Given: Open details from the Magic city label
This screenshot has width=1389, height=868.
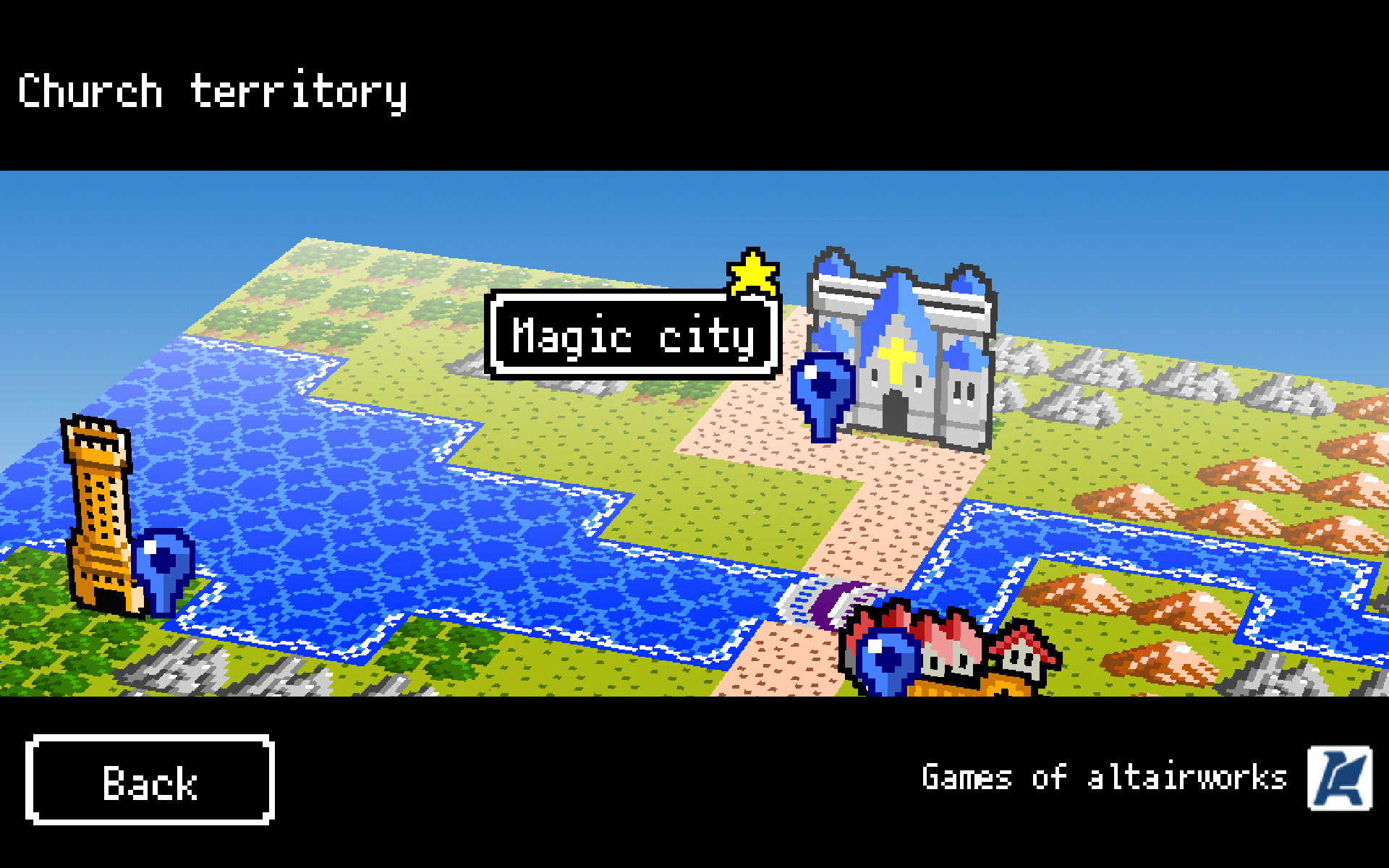Looking at the screenshot, I should click(x=633, y=335).
